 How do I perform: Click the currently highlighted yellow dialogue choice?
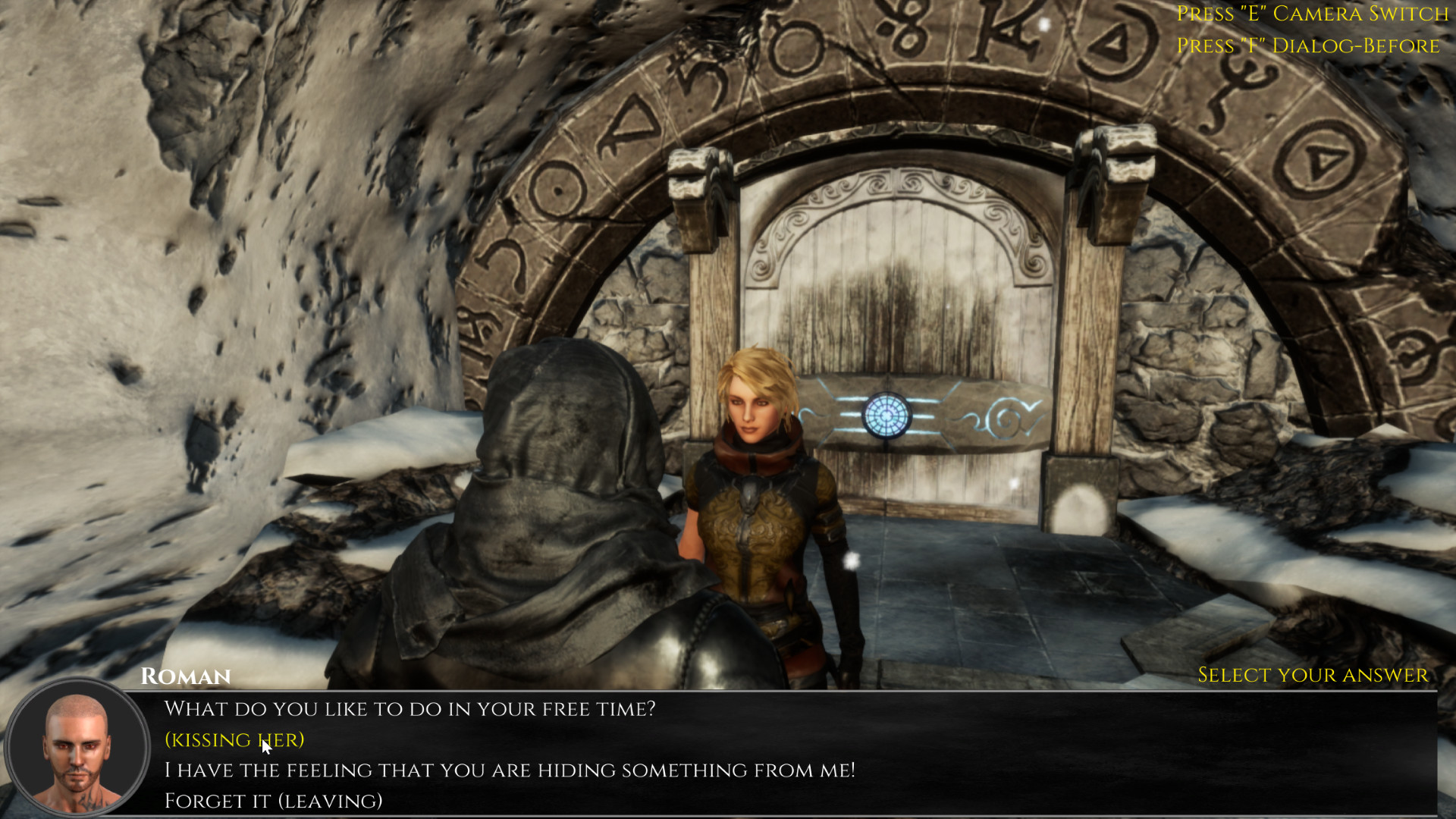tap(234, 739)
